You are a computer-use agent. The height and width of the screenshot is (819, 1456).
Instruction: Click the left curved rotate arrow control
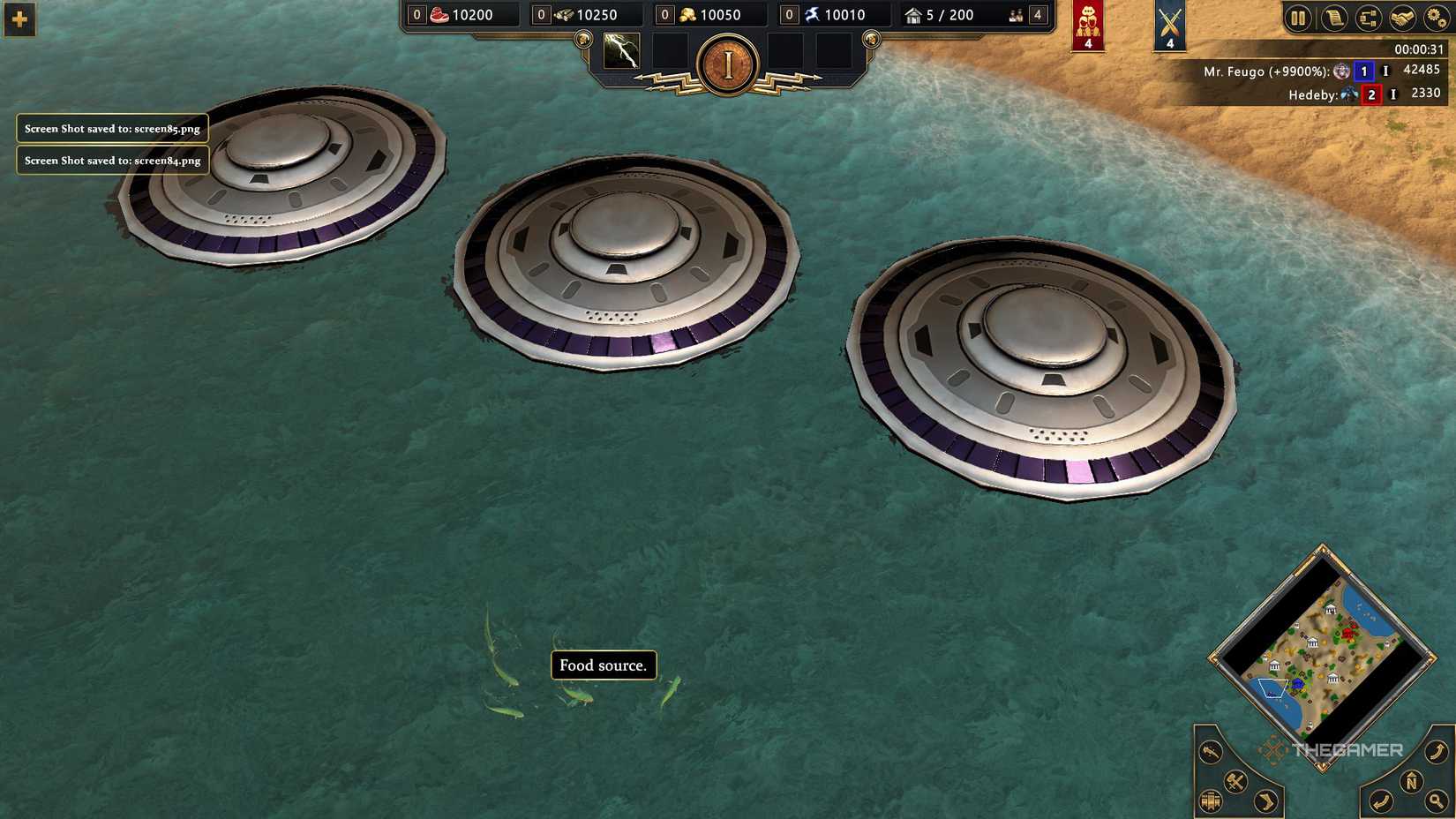(1382, 800)
